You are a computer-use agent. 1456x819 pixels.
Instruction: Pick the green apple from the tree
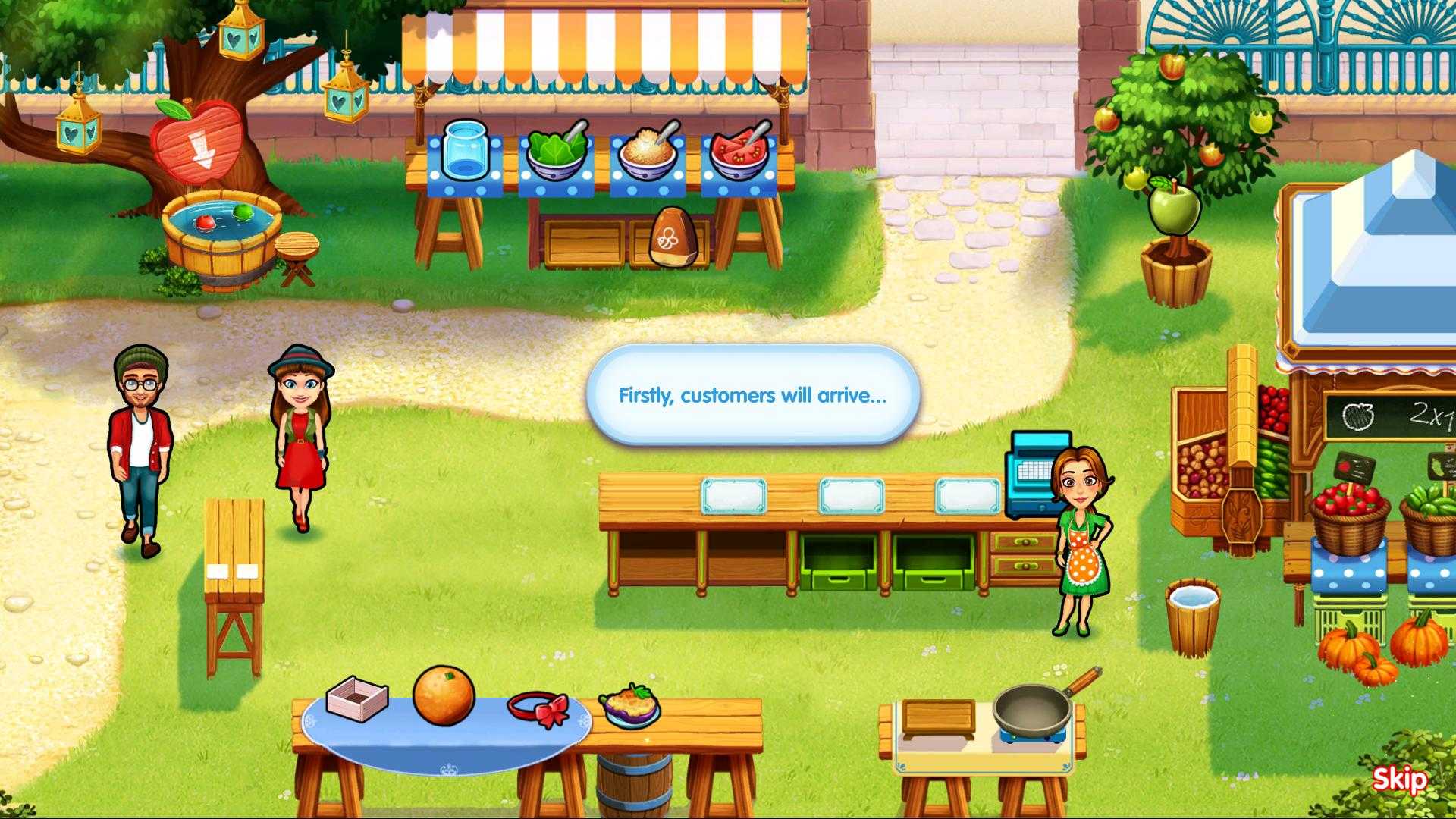click(1174, 205)
